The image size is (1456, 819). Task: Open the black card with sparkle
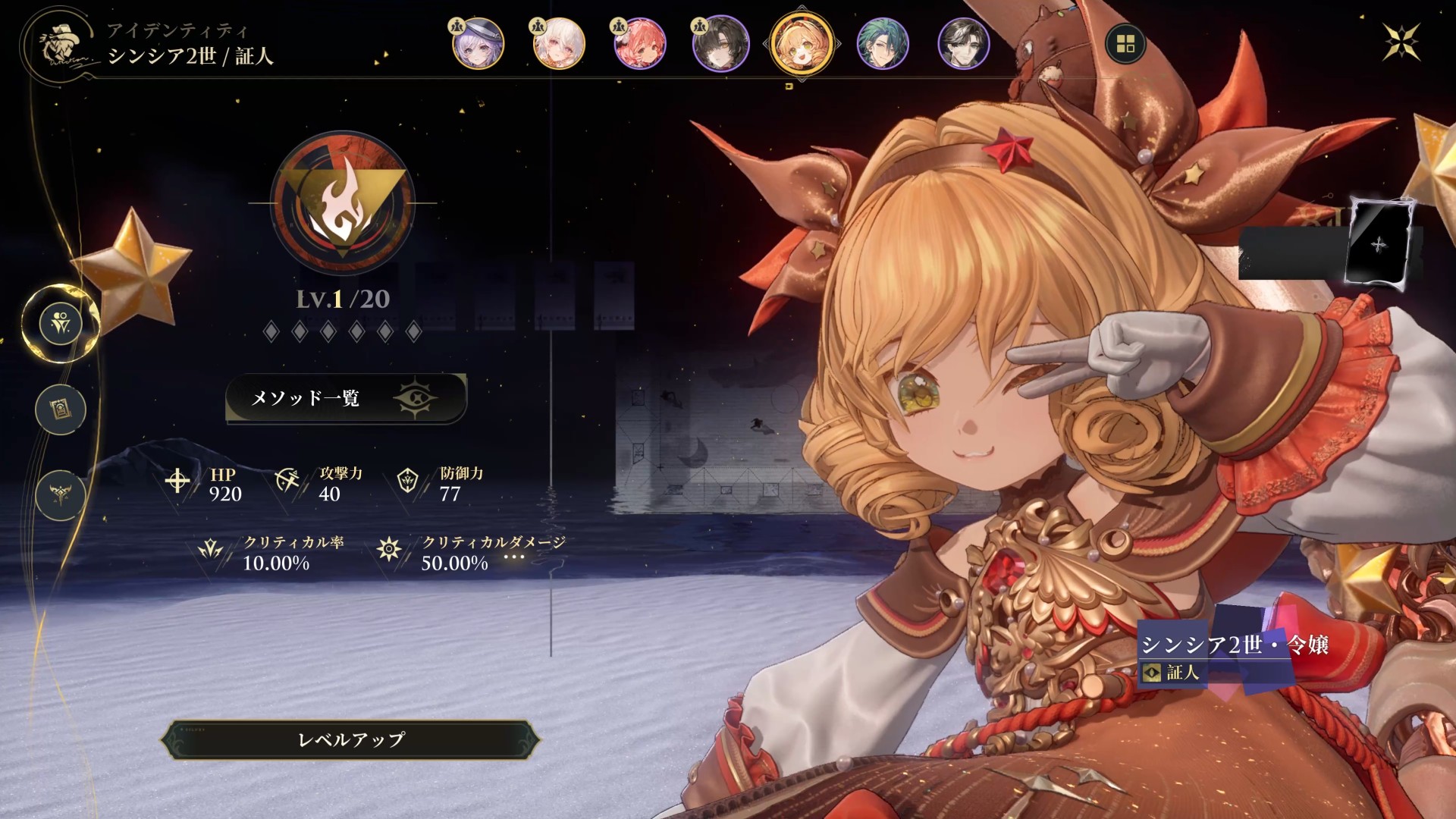tap(1379, 244)
